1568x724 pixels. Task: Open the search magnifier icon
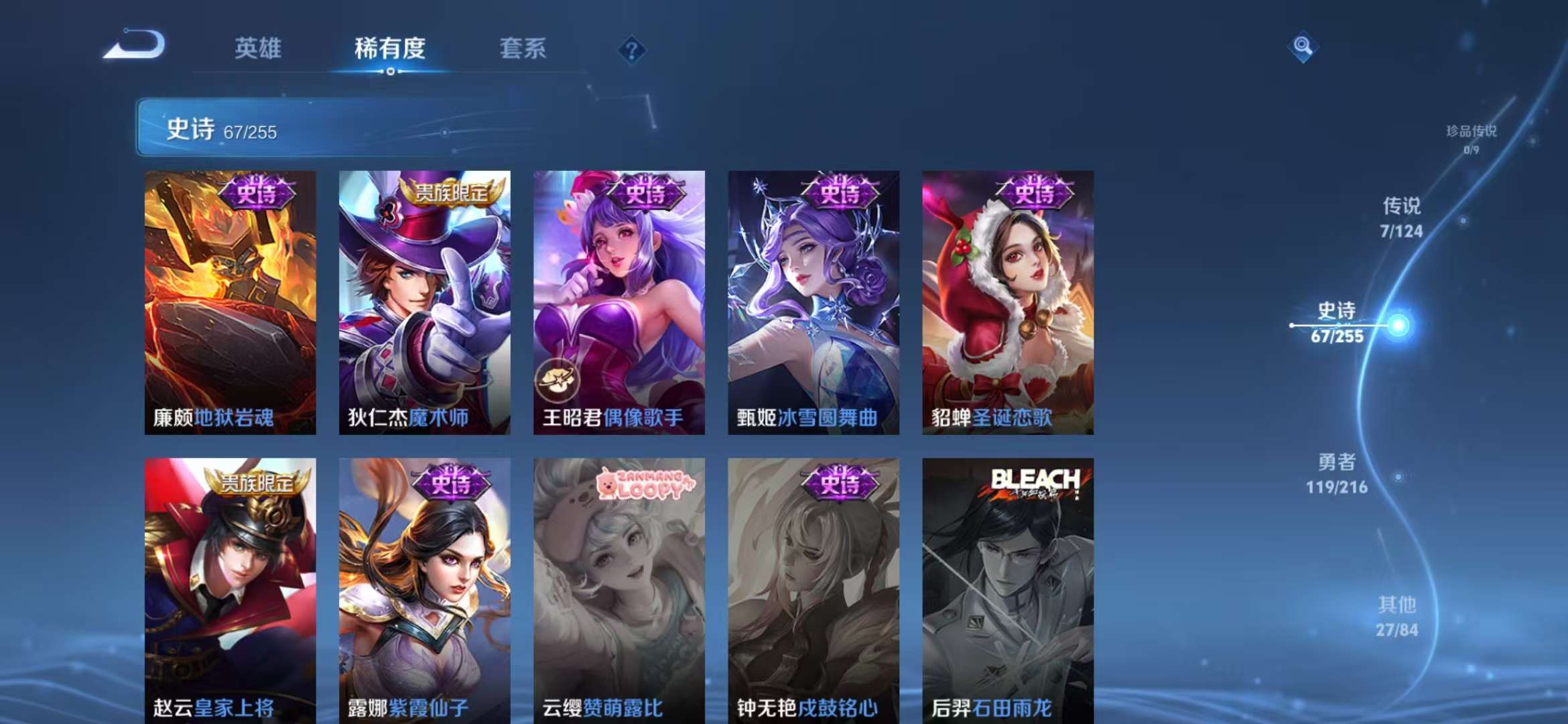pyautogui.click(x=1302, y=47)
